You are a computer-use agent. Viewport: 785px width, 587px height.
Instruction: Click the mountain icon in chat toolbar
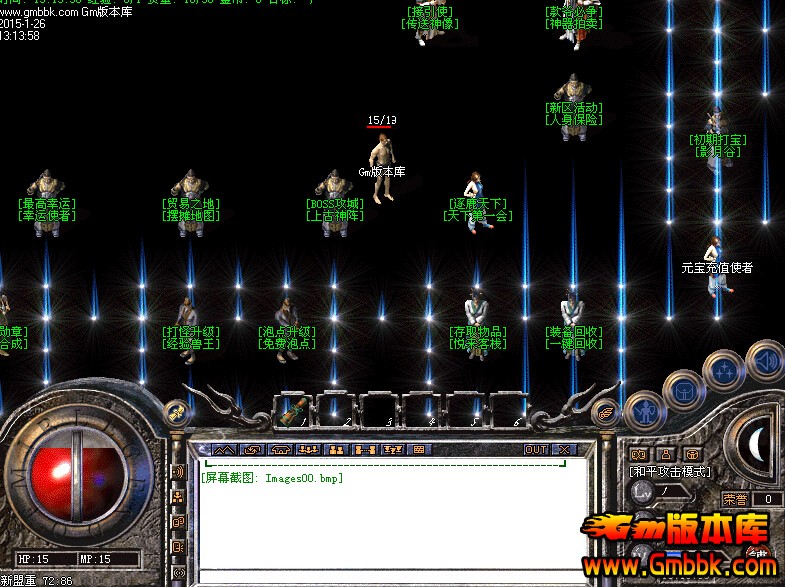point(223,450)
